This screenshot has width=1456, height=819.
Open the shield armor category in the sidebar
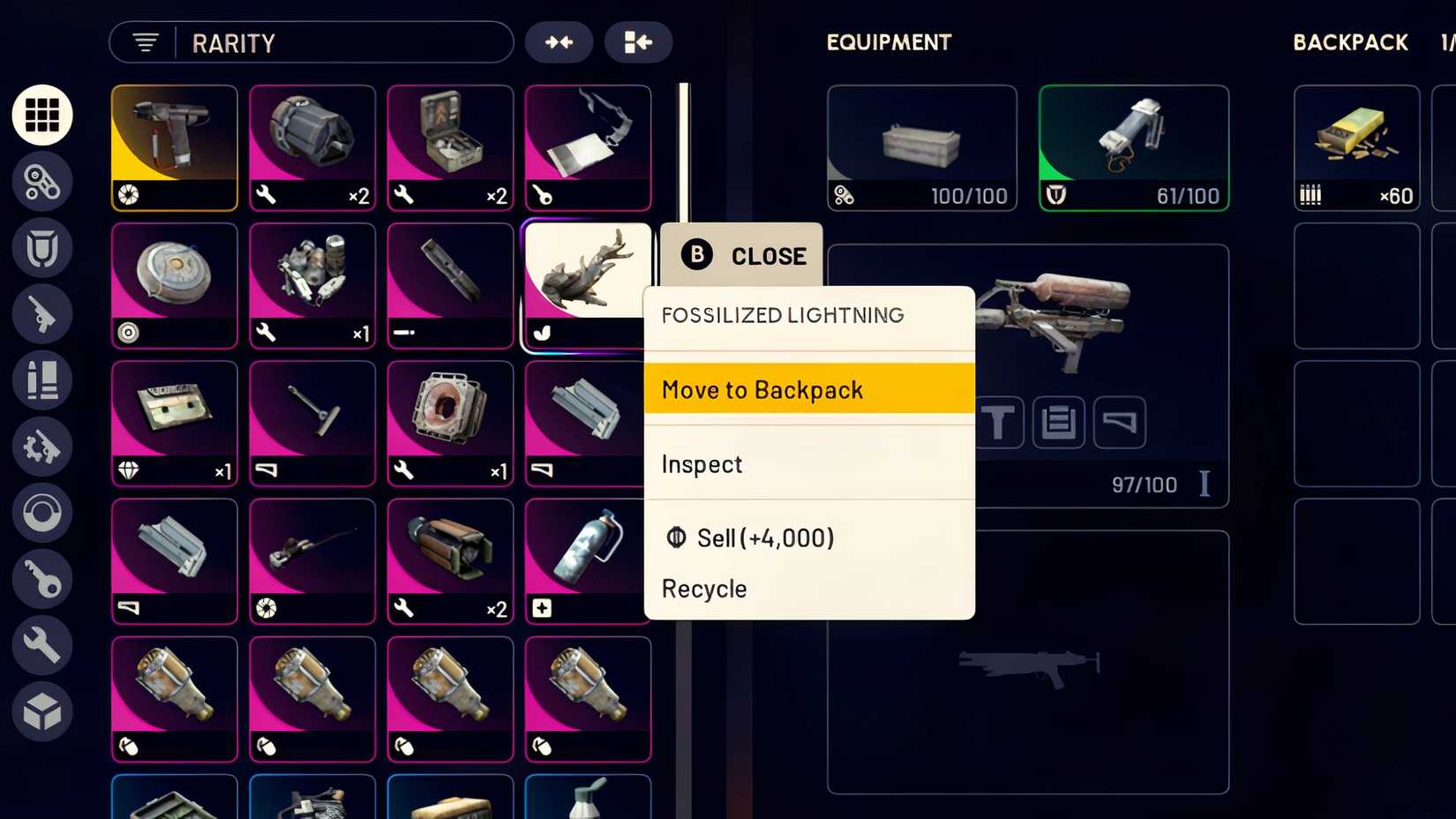pos(41,249)
